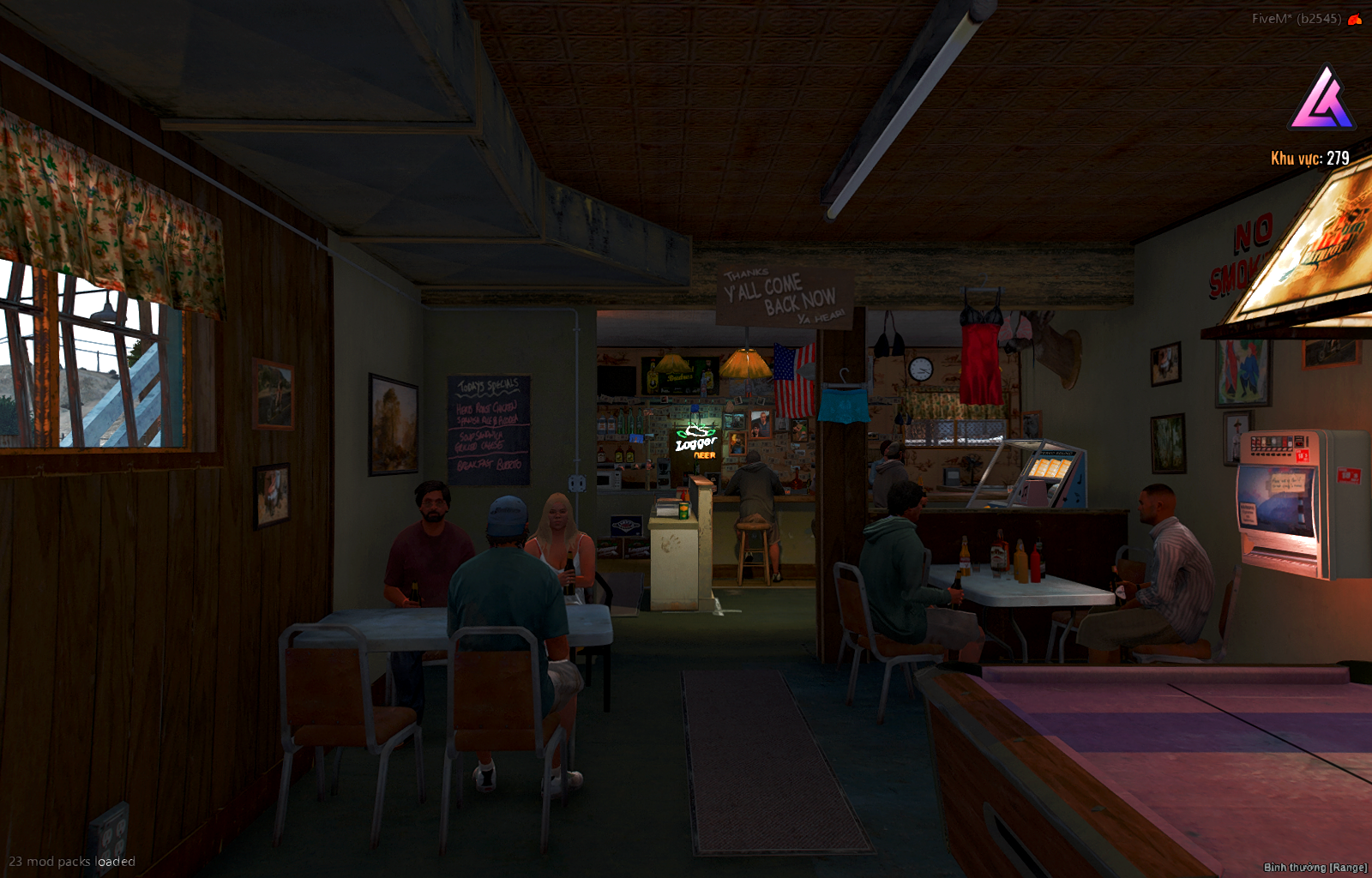
Task: Click the purple triangle server logo
Action: 1321,99
